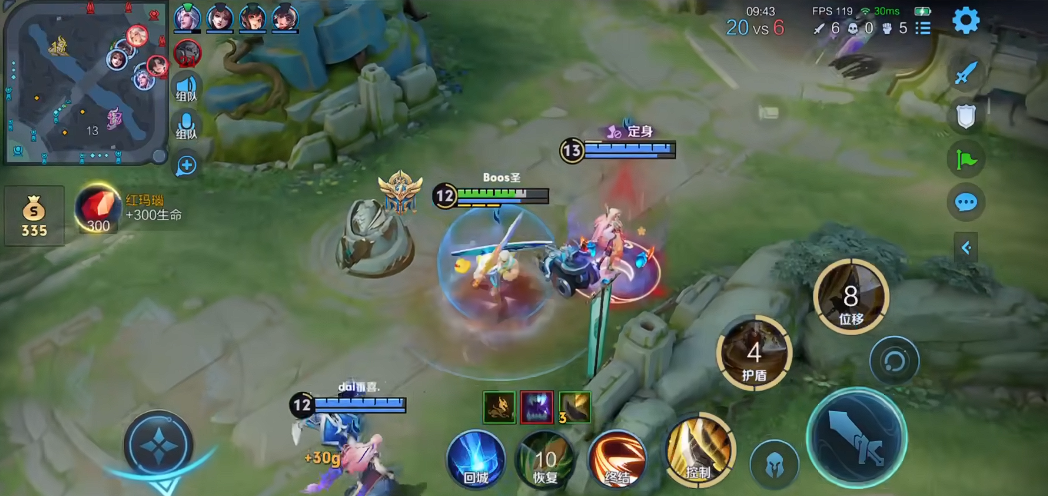
Task: Send the sword attack signal
Action: 965,73
